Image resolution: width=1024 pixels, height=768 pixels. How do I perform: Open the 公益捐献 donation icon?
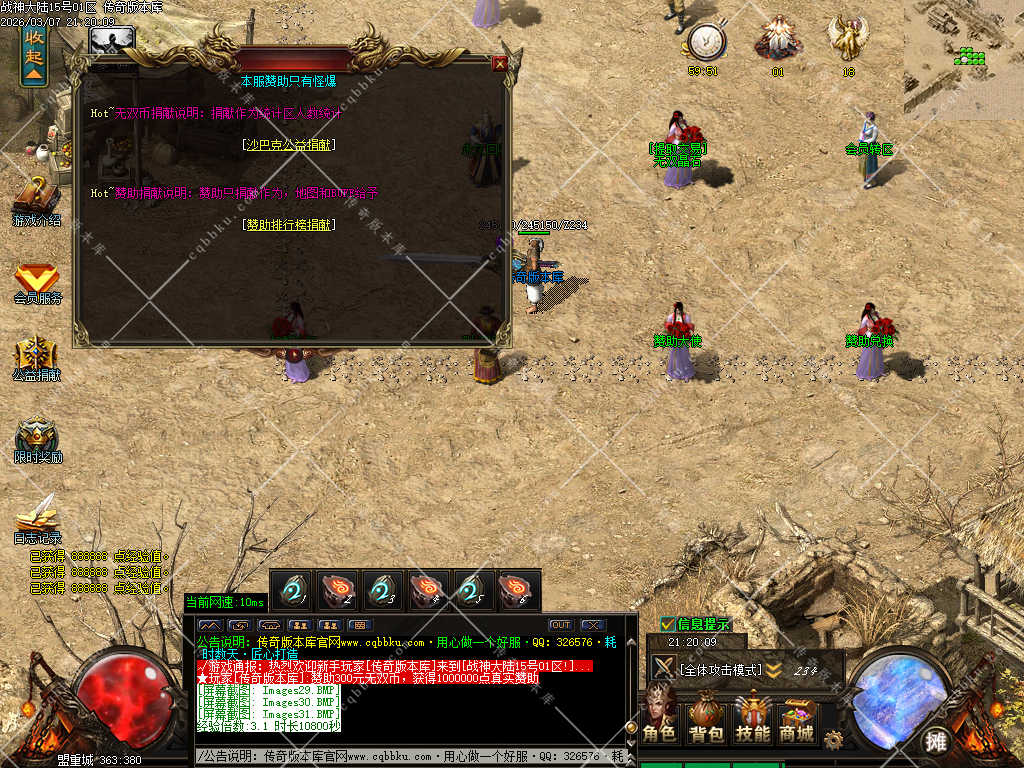pyautogui.click(x=37, y=355)
